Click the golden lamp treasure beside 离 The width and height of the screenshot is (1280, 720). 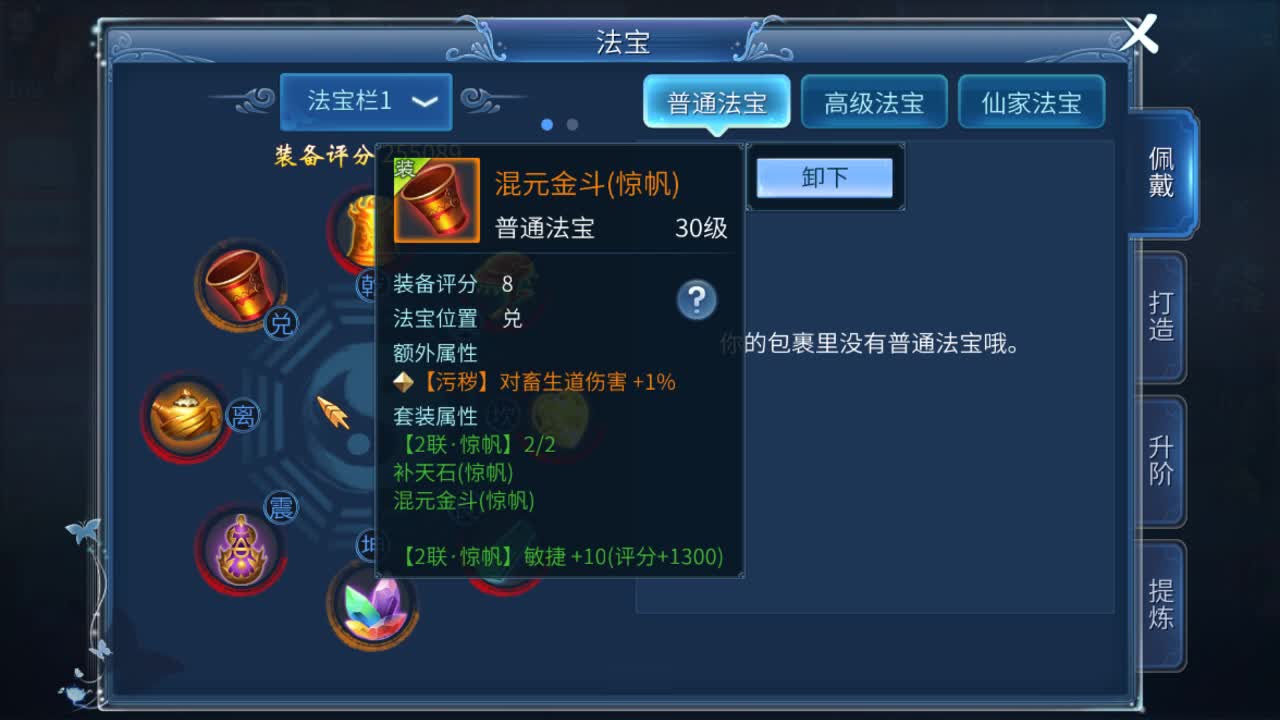point(186,412)
